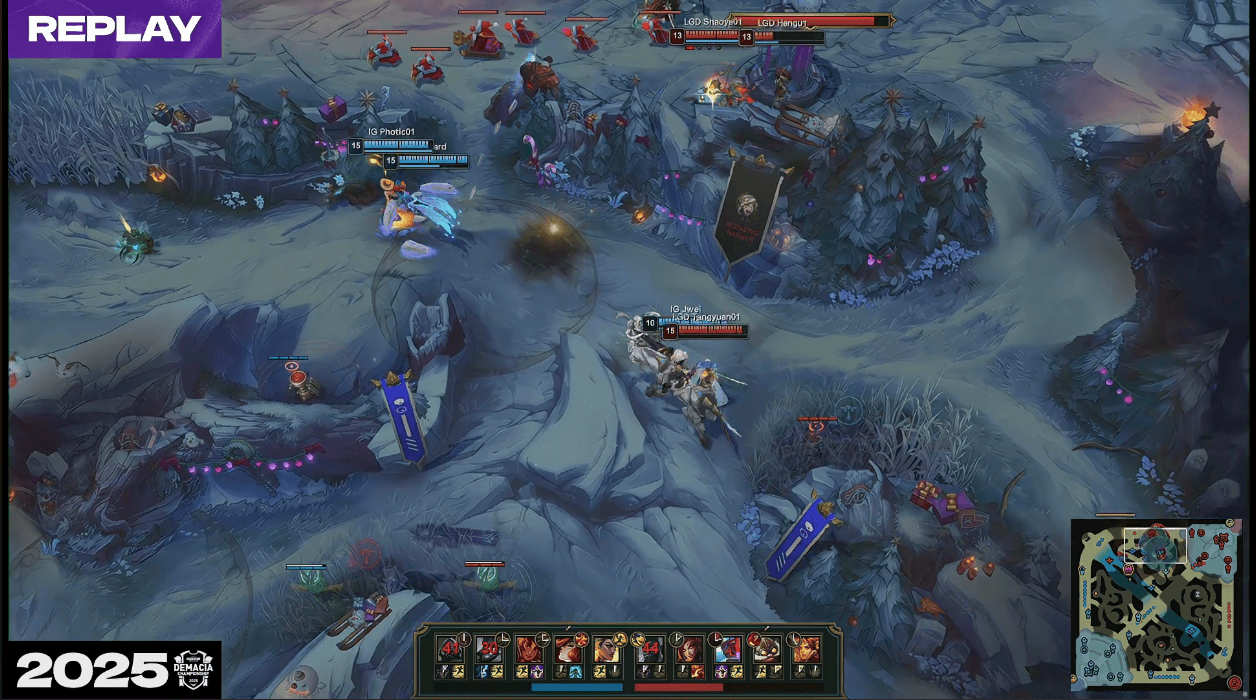Select the dead champion portrait showing 30
This screenshot has width=1256, height=700.
point(489,647)
